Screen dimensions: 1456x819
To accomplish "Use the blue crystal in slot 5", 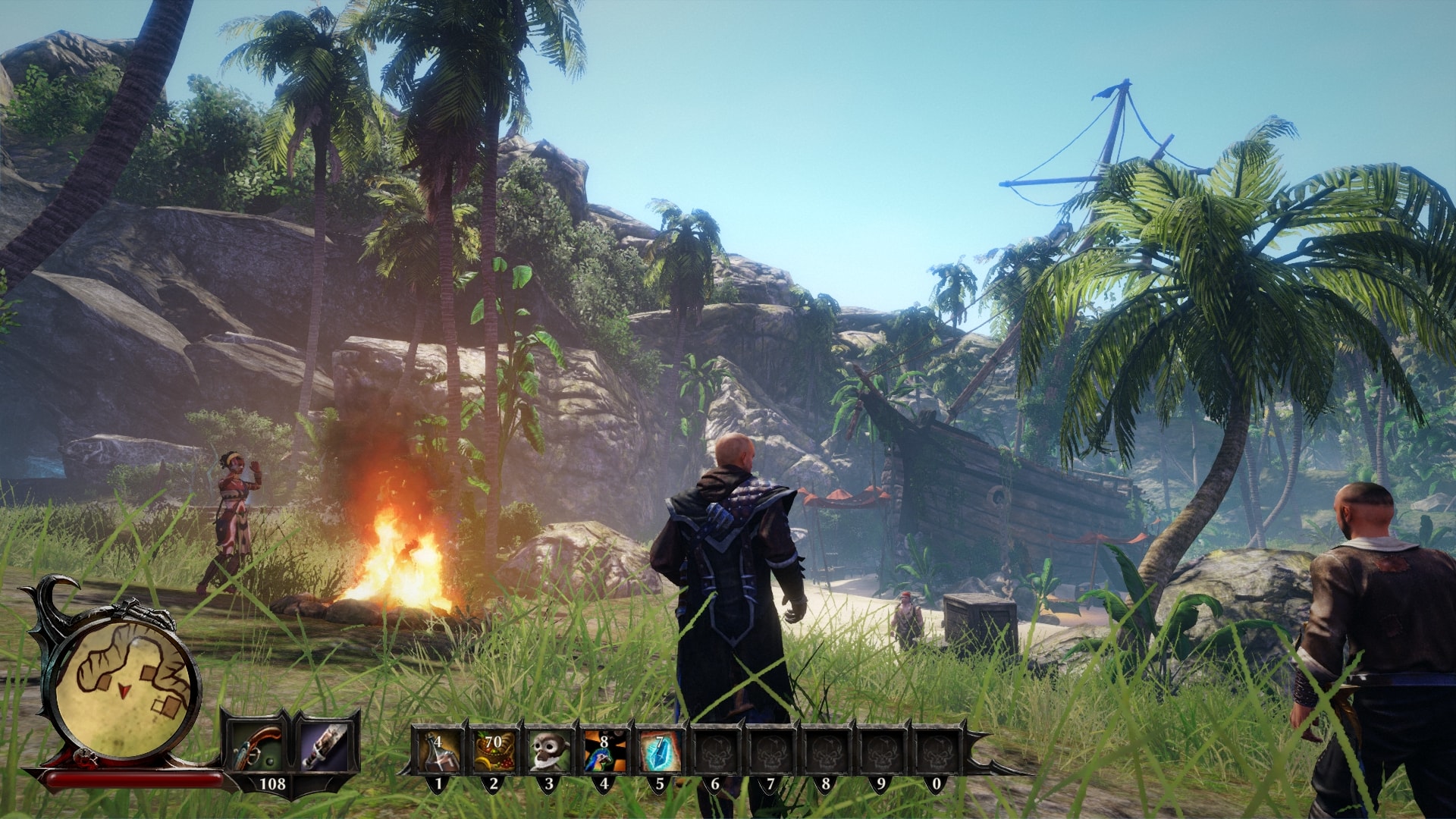I will point(660,750).
